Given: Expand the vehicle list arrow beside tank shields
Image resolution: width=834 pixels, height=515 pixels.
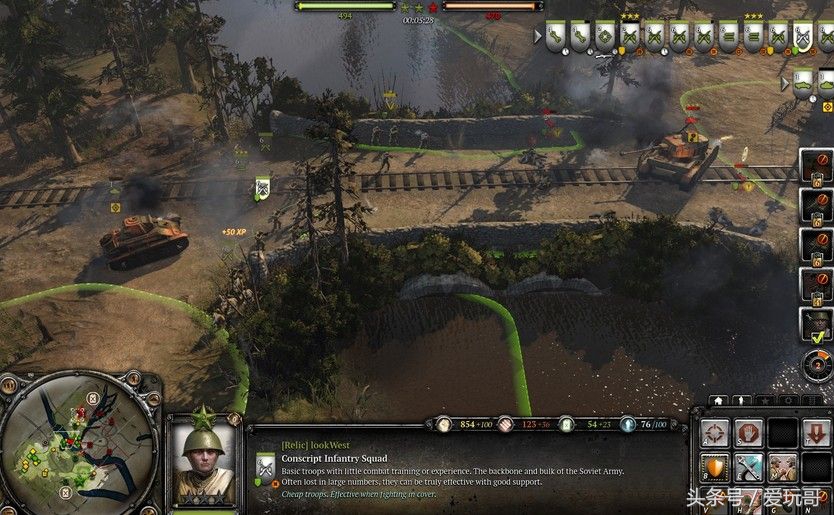Looking at the screenshot, I should [786, 82].
